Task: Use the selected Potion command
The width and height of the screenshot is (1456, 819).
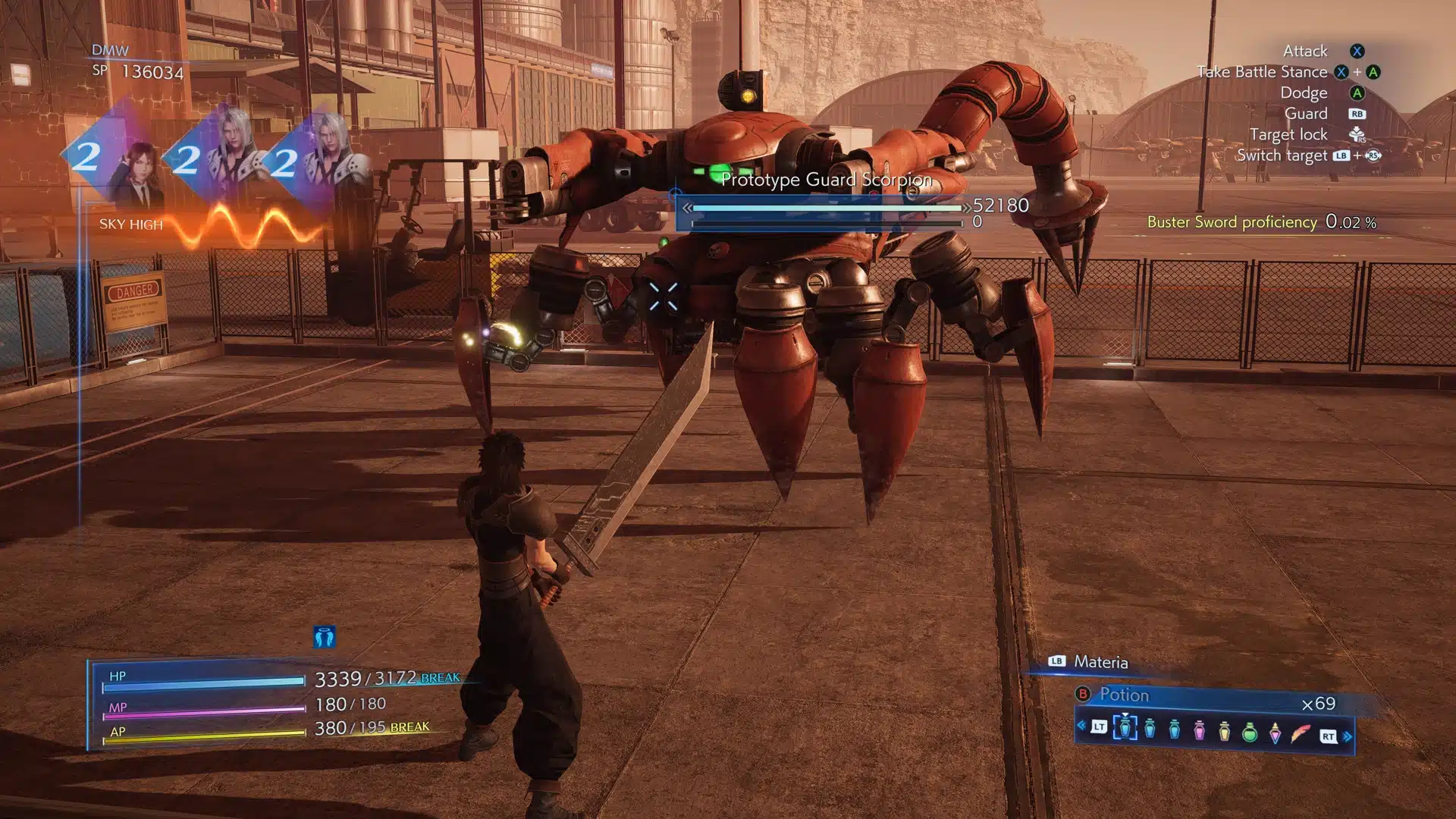Action: [1124, 695]
